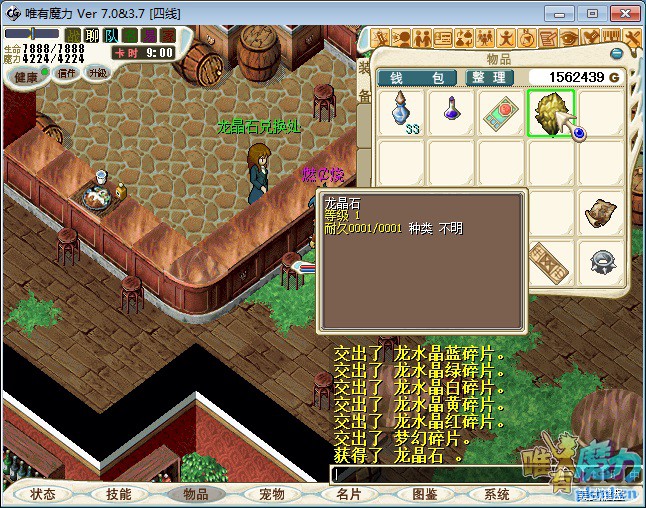Minimize the inventory panel with blue button

617,53
